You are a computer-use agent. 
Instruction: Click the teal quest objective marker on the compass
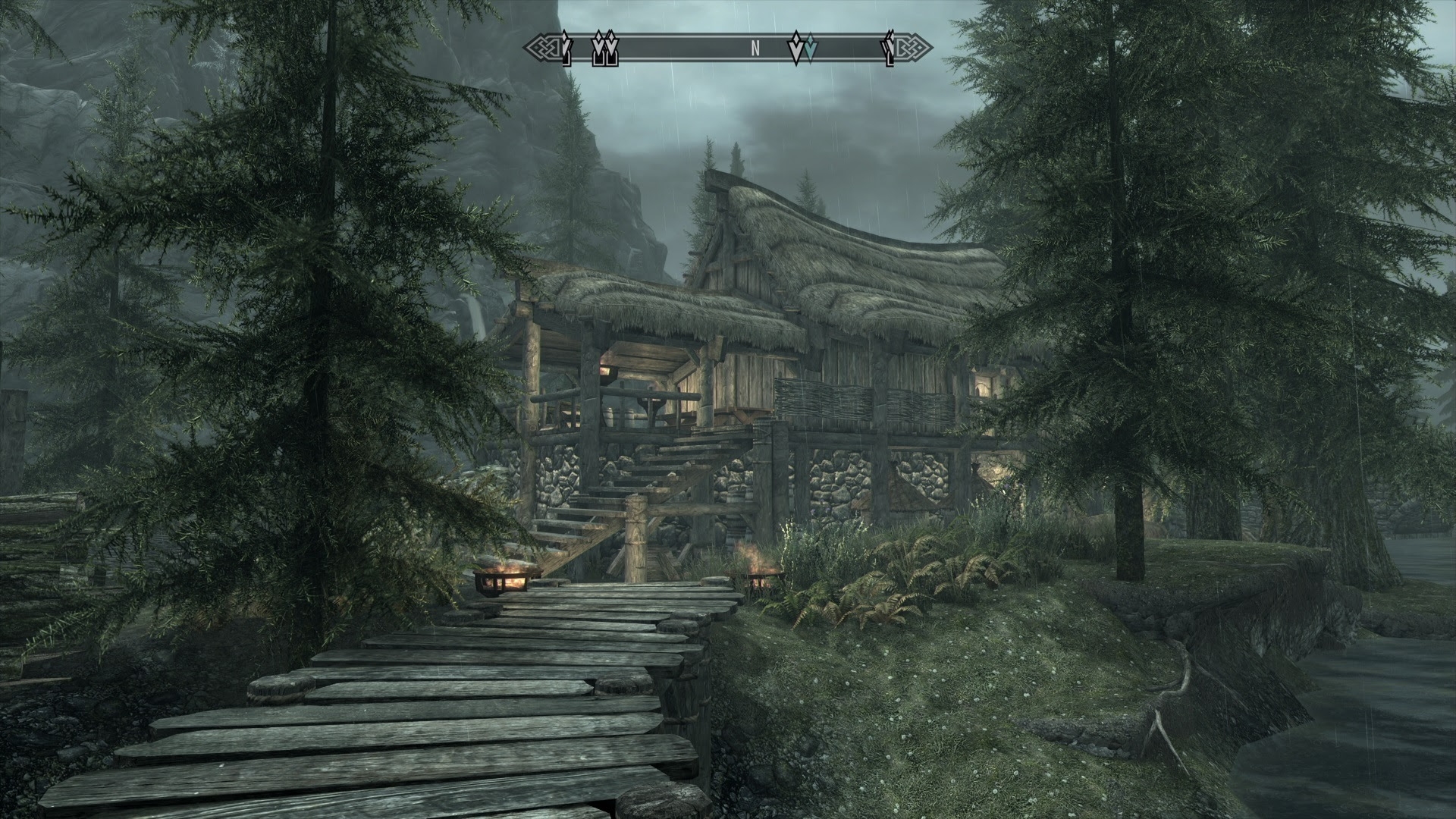click(x=811, y=49)
